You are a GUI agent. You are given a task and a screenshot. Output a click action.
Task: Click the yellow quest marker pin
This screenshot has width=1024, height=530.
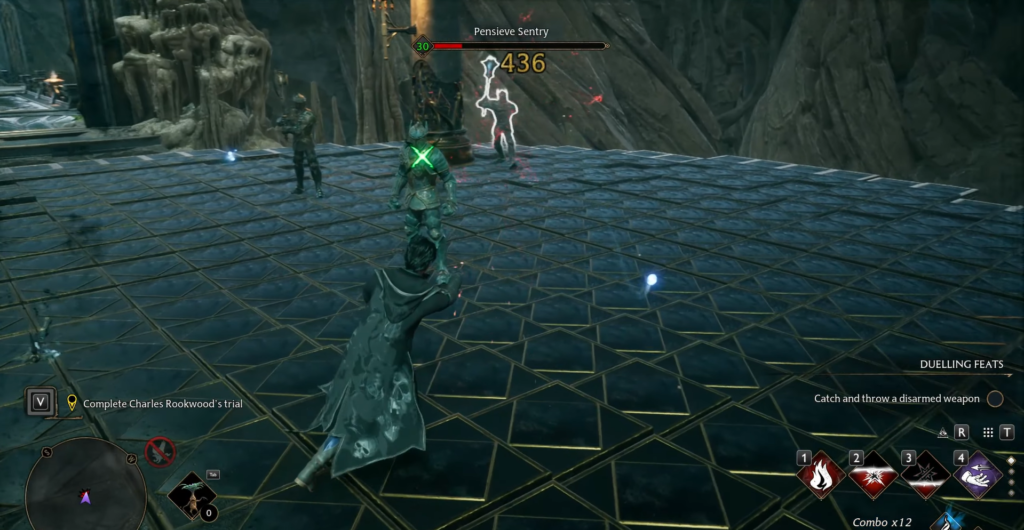click(x=72, y=403)
